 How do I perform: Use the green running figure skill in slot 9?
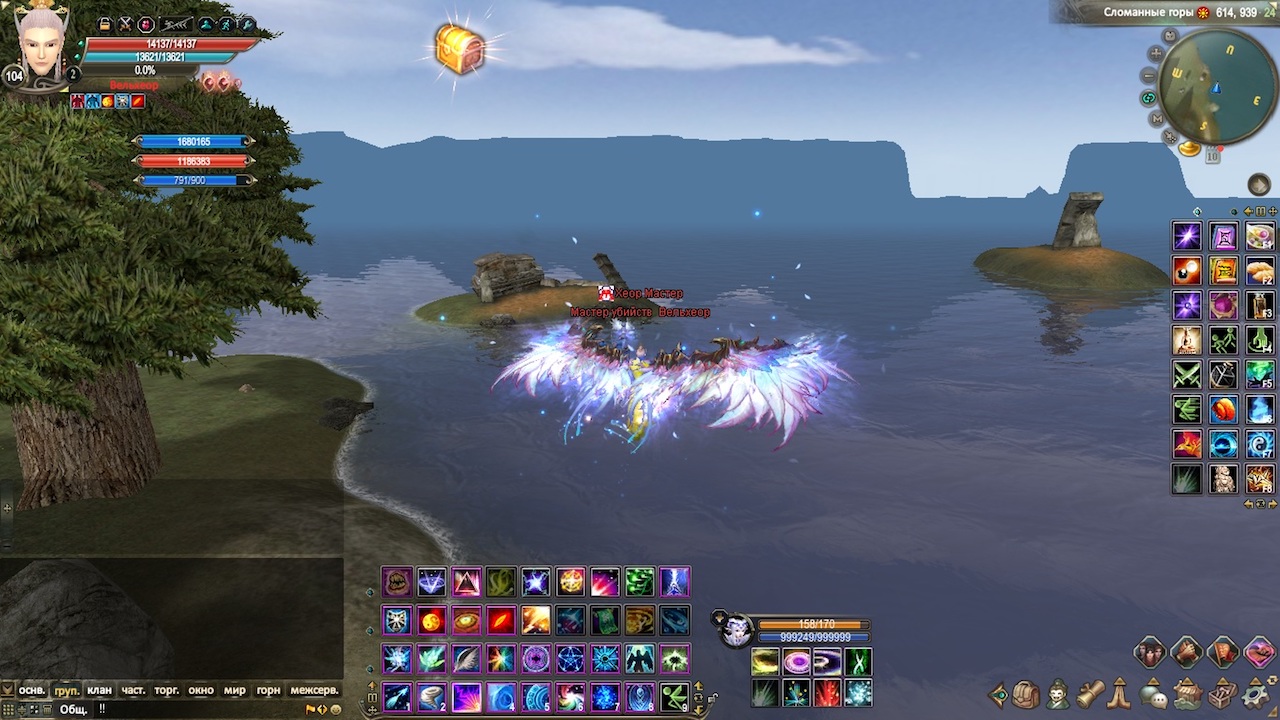(x=674, y=696)
